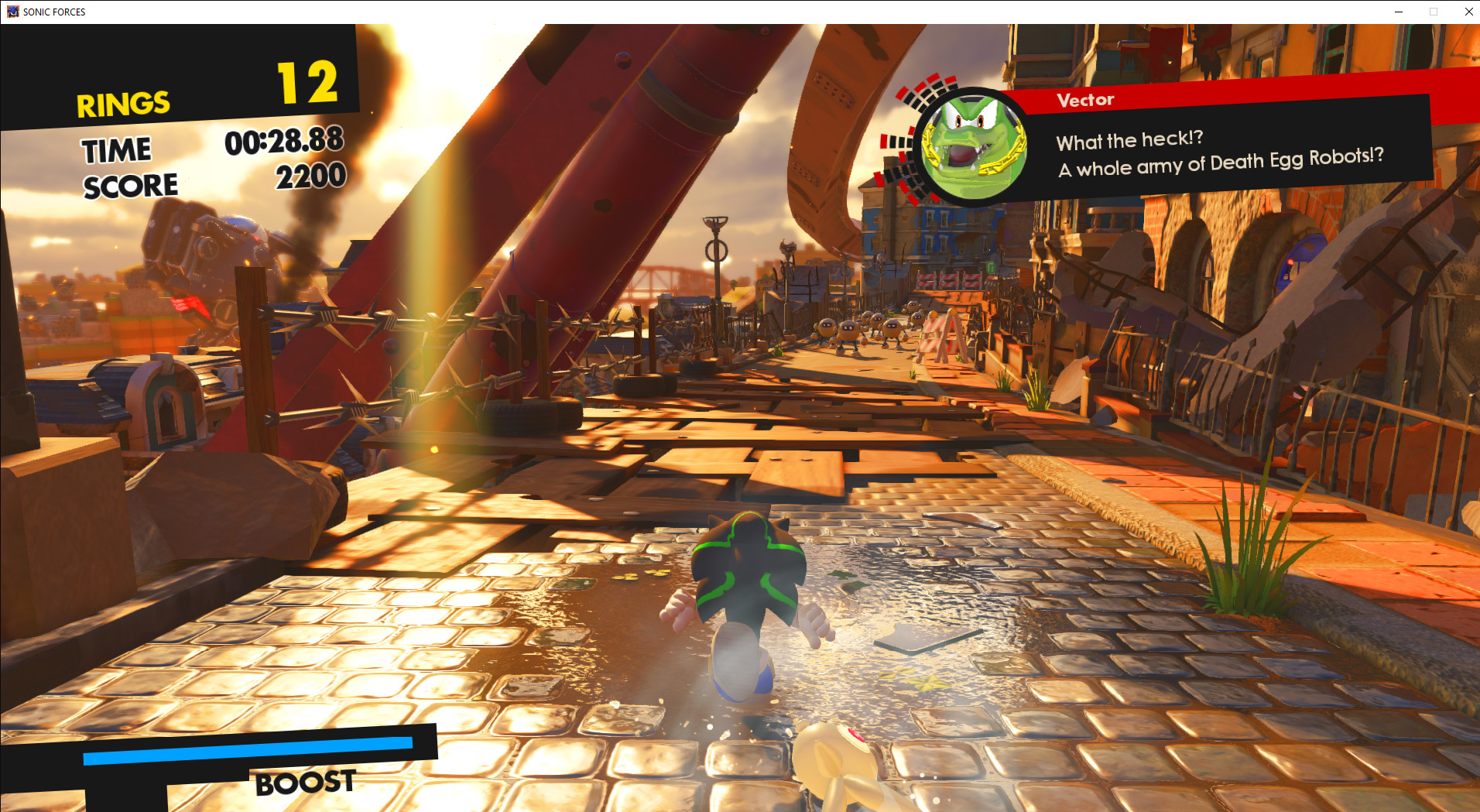The width and height of the screenshot is (1480, 812).
Task: Click the timer reading 00:28.88
Action: point(284,142)
